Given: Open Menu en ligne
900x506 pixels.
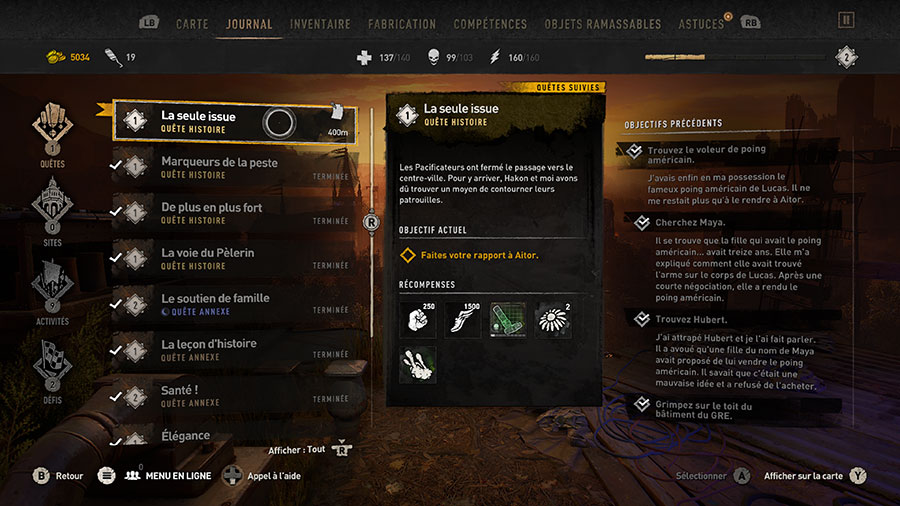Looking at the screenshot, I should pyautogui.click(x=168, y=476).
